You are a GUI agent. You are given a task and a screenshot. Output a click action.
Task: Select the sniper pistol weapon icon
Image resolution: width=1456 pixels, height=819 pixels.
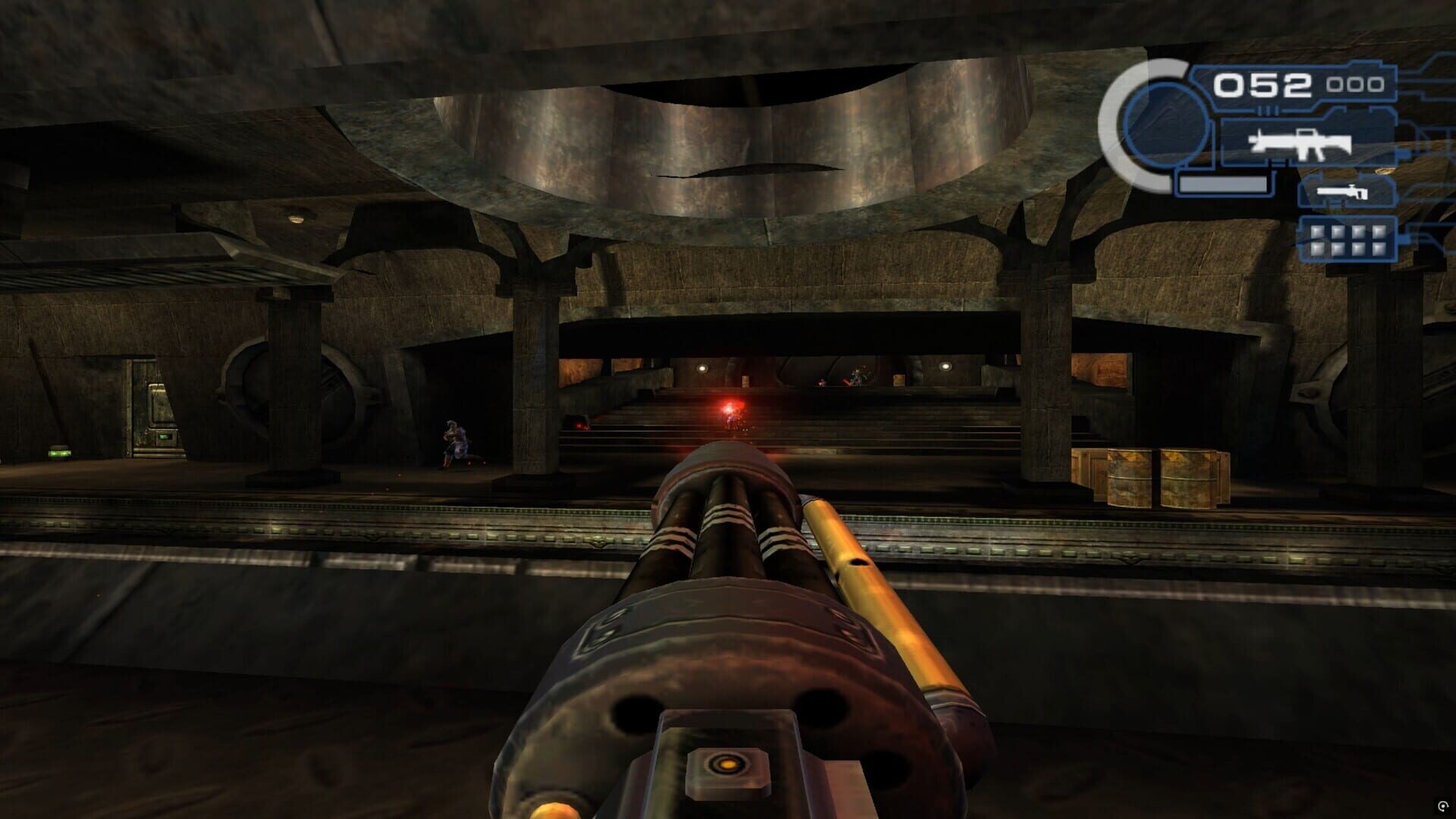click(1342, 193)
